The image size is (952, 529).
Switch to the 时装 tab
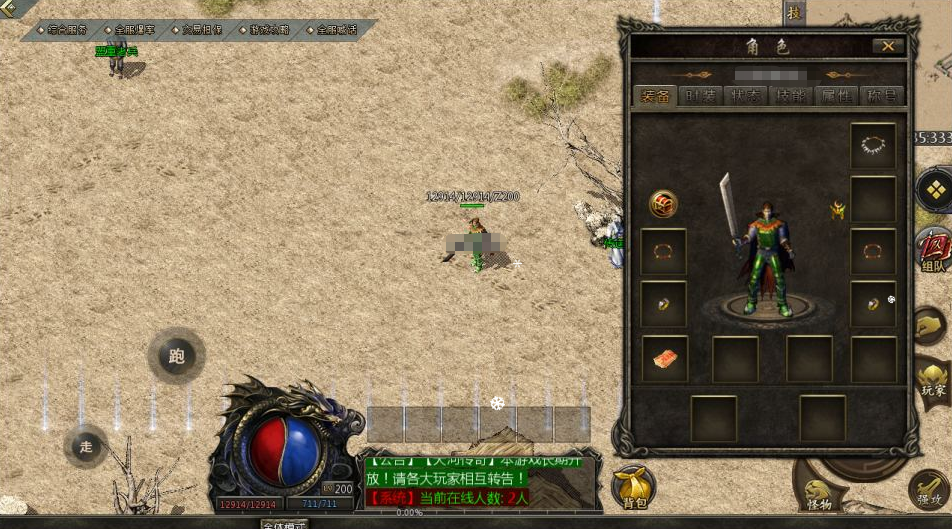click(x=697, y=96)
